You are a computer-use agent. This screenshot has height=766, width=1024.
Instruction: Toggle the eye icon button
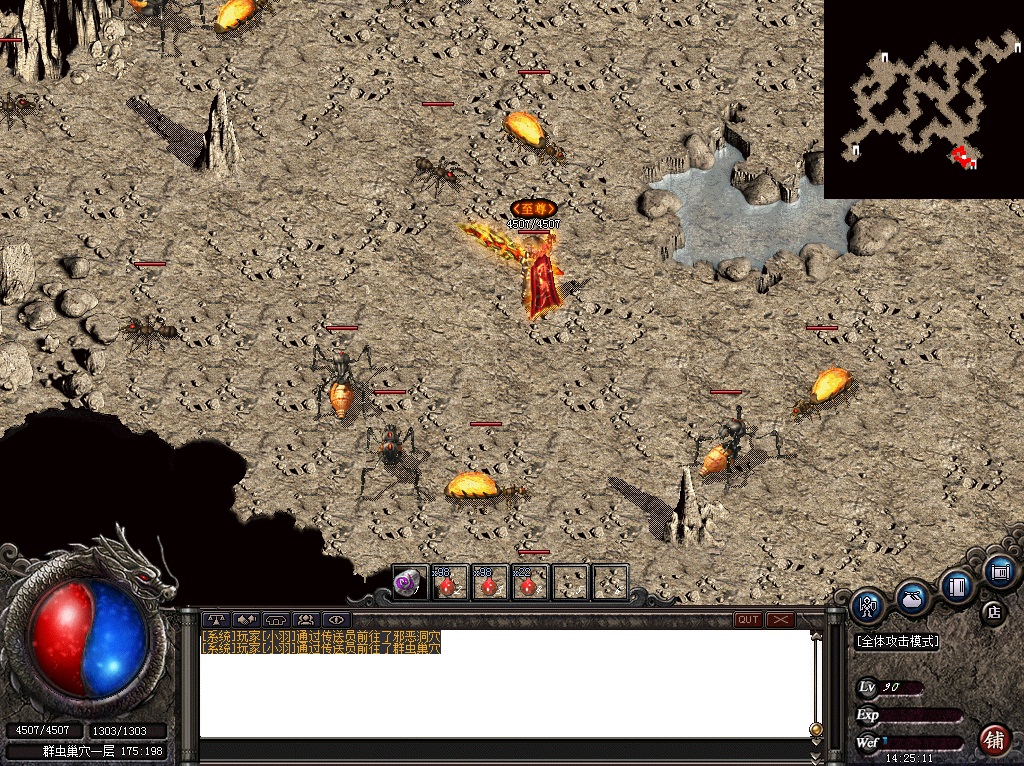(335, 620)
